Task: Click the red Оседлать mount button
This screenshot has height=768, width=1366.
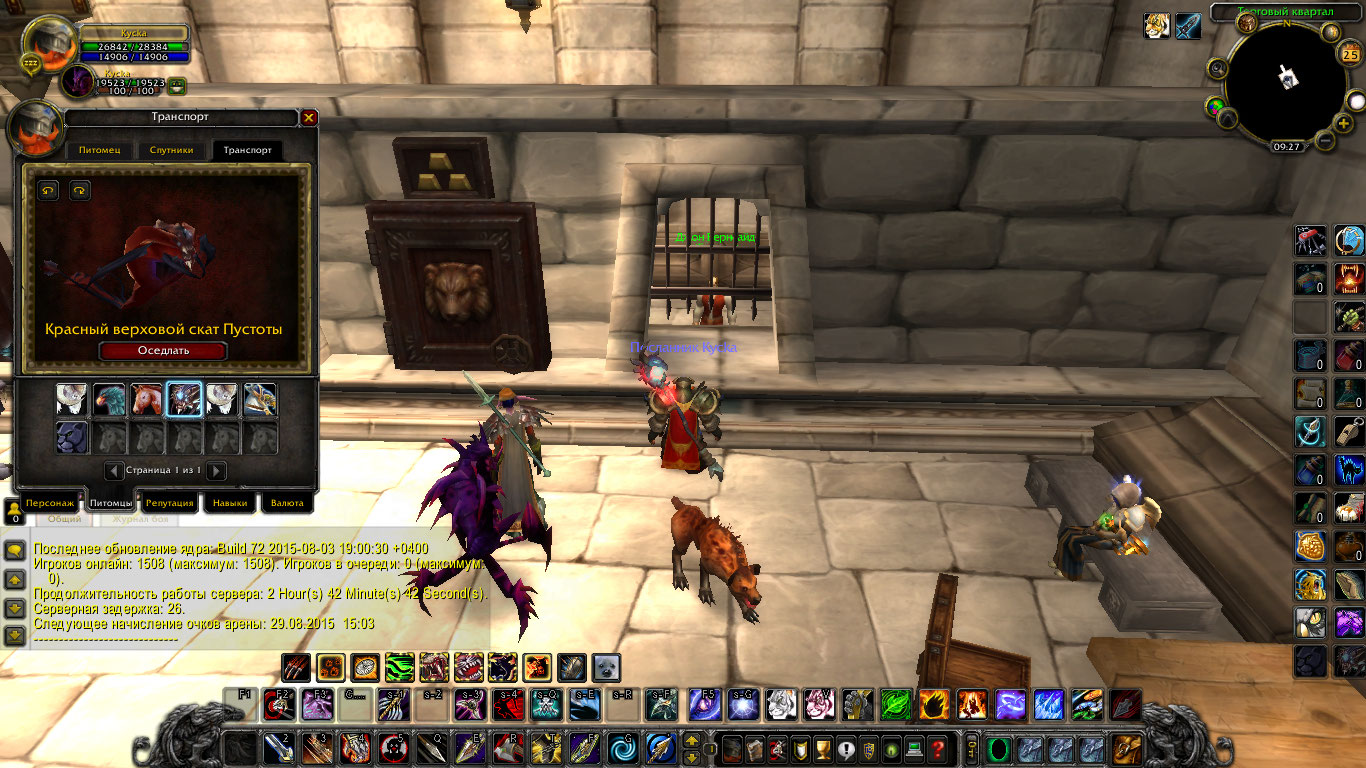Action: (x=163, y=350)
